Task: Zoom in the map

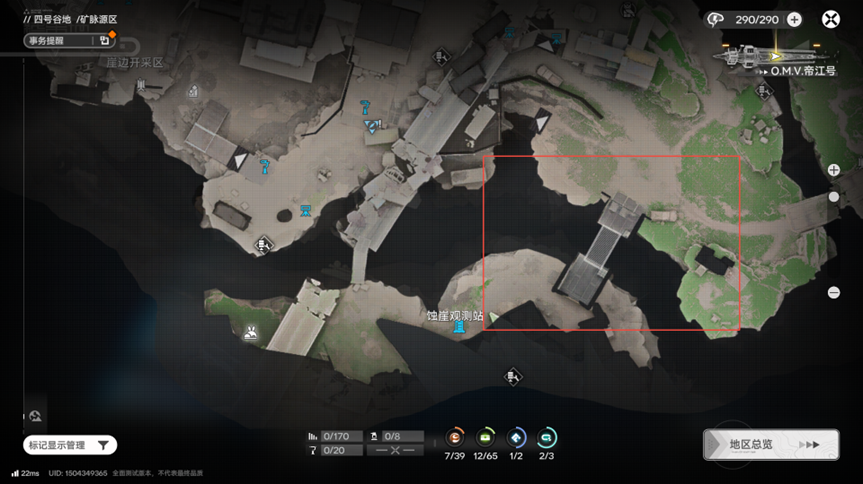Action: tap(834, 170)
